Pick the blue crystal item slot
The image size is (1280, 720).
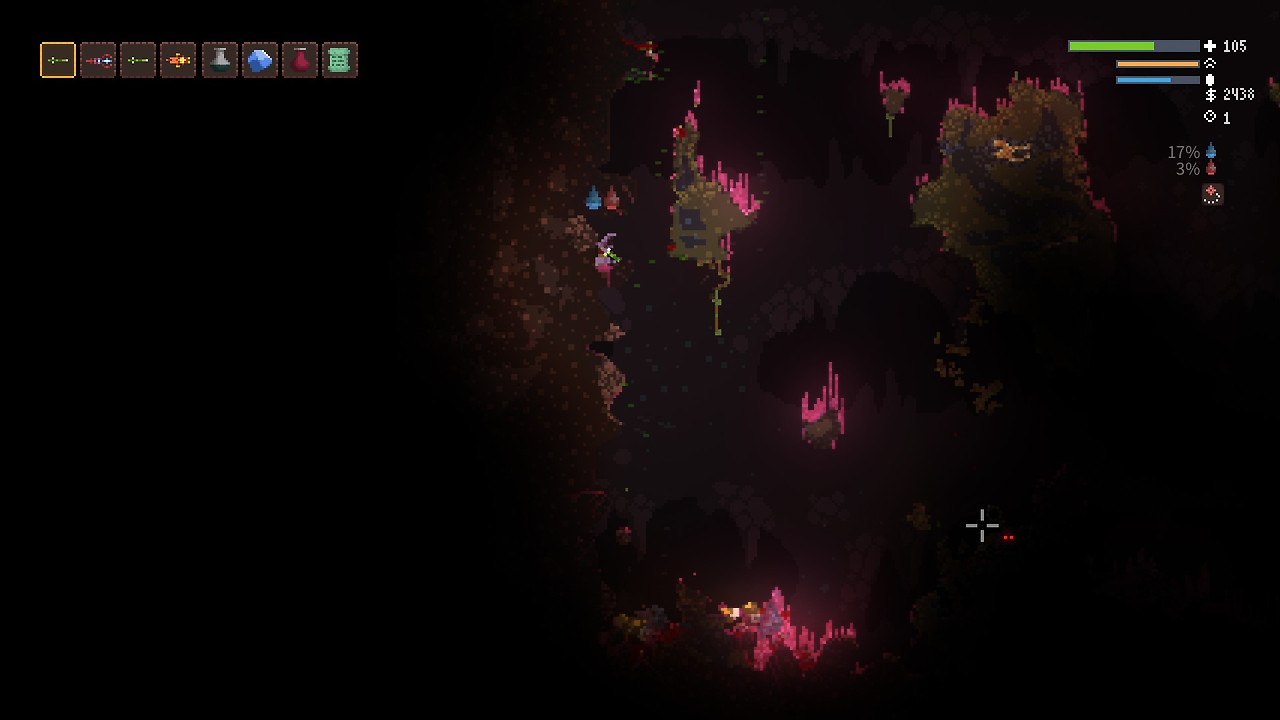point(260,60)
